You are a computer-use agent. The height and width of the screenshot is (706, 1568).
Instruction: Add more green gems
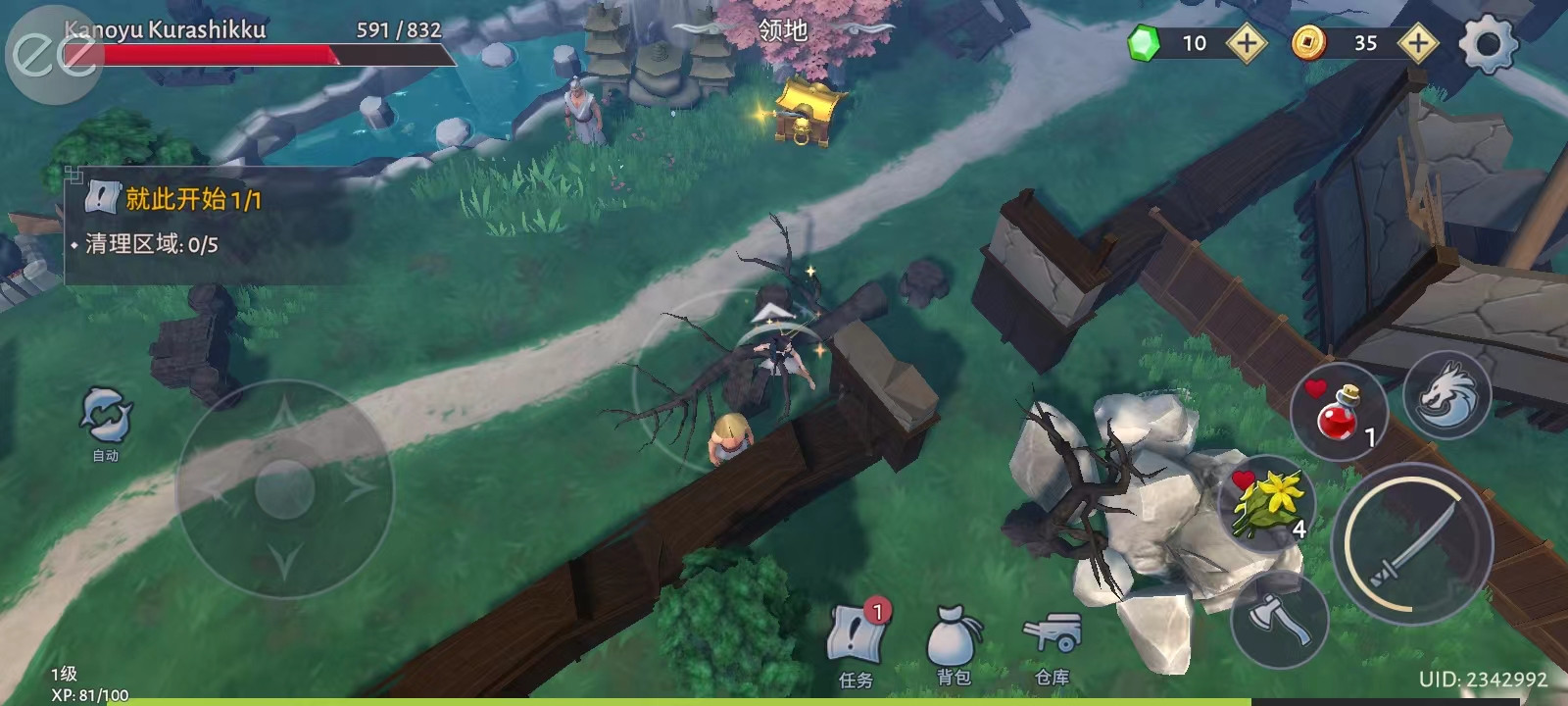point(1246,43)
